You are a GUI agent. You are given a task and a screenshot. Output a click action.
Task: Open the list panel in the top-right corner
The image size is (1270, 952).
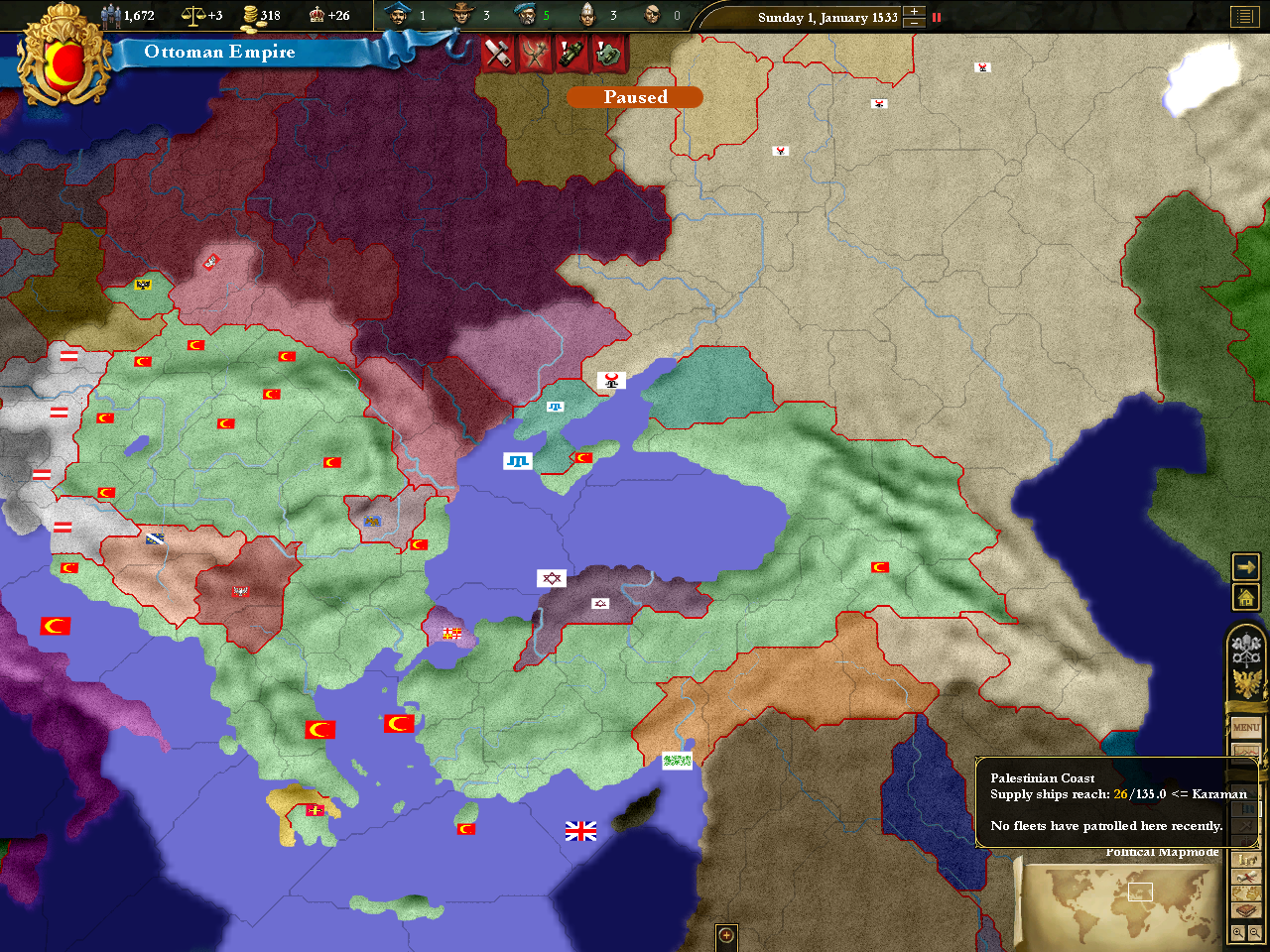1244,16
